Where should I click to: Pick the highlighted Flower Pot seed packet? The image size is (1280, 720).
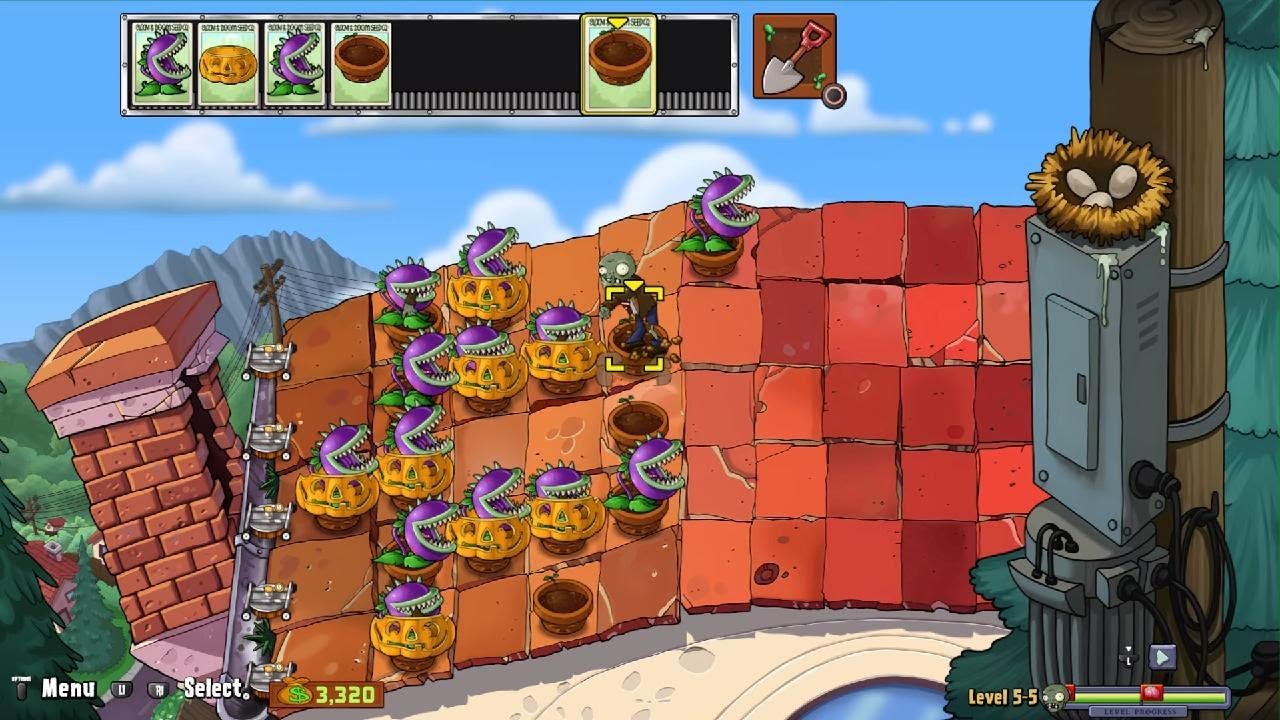tap(617, 64)
